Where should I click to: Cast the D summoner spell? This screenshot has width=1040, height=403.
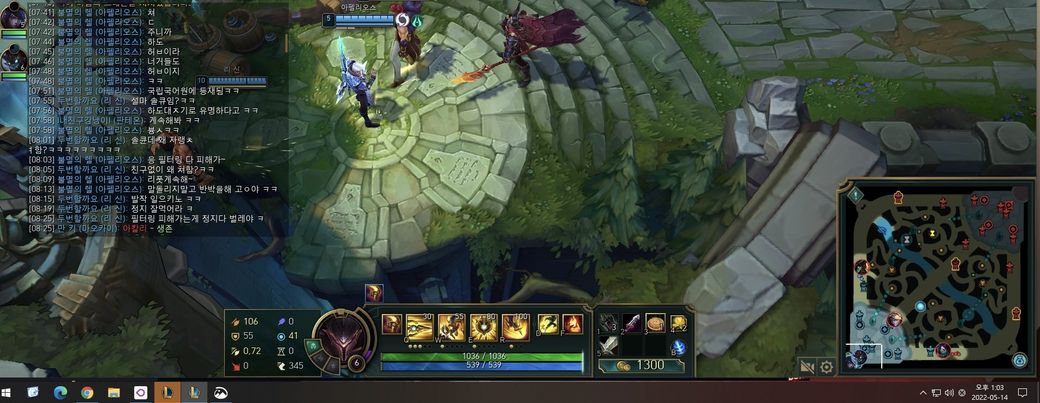pyautogui.click(x=548, y=325)
